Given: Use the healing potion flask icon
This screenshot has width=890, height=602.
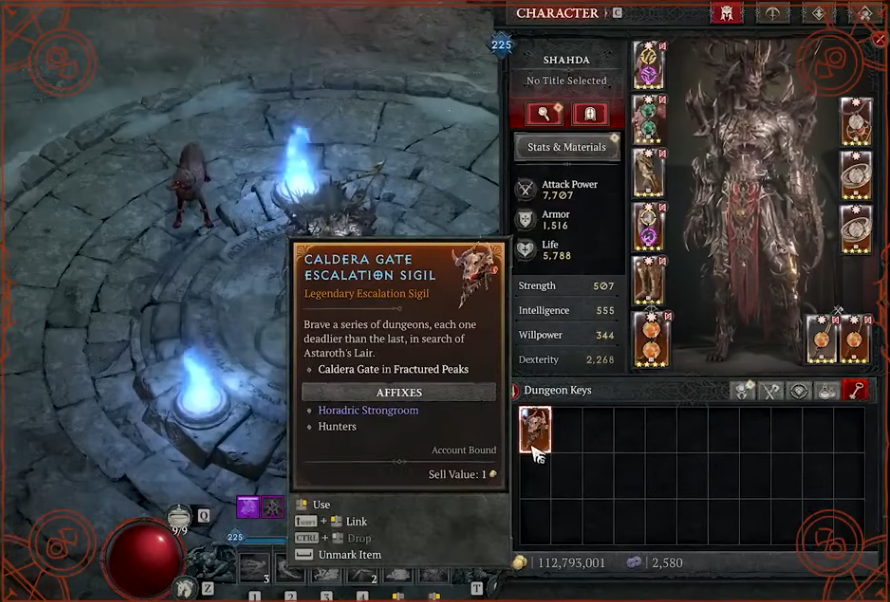Looking at the screenshot, I should pos(179,516).
